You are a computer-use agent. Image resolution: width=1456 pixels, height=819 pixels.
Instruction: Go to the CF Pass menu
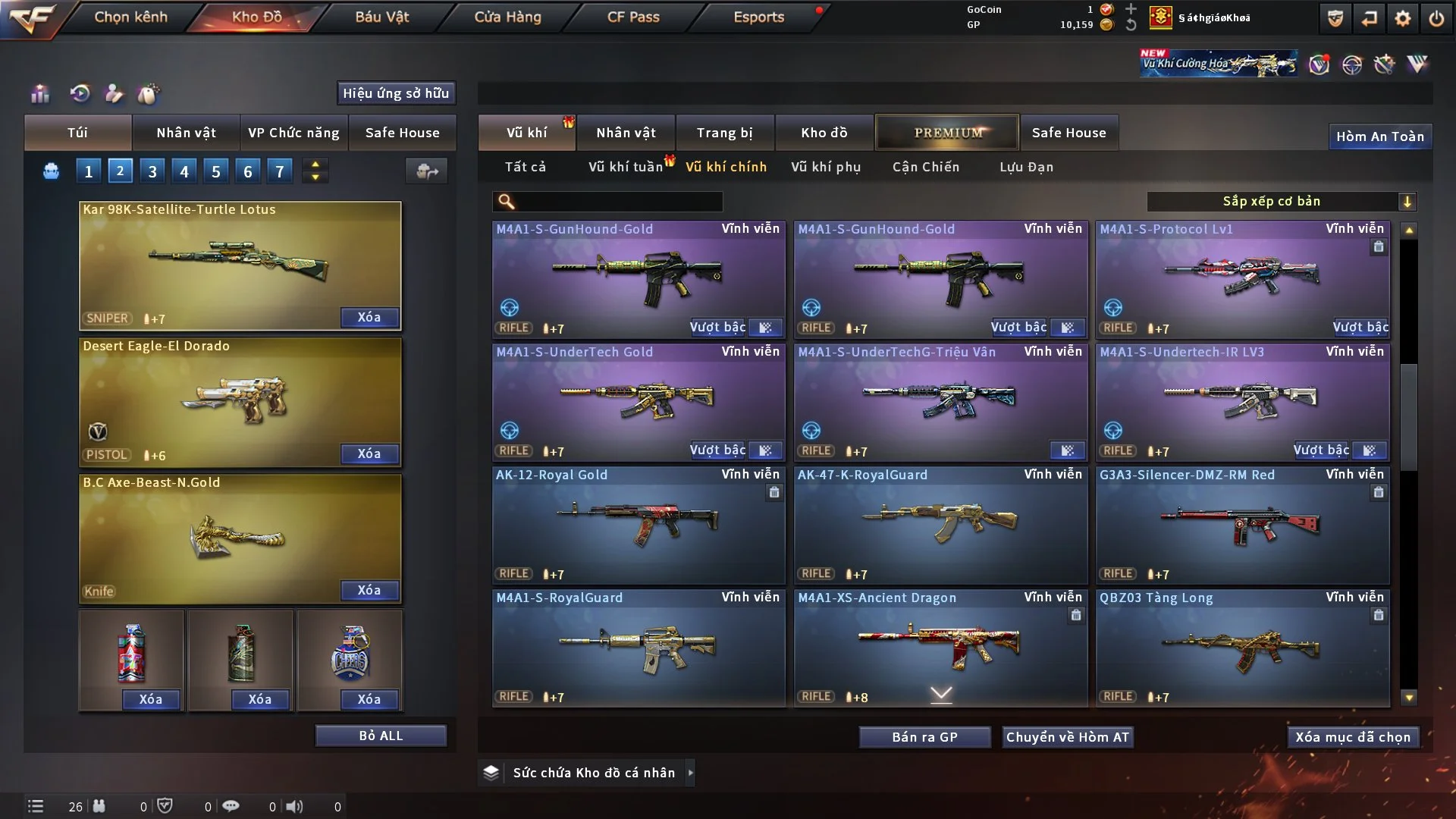click(633, 17)
